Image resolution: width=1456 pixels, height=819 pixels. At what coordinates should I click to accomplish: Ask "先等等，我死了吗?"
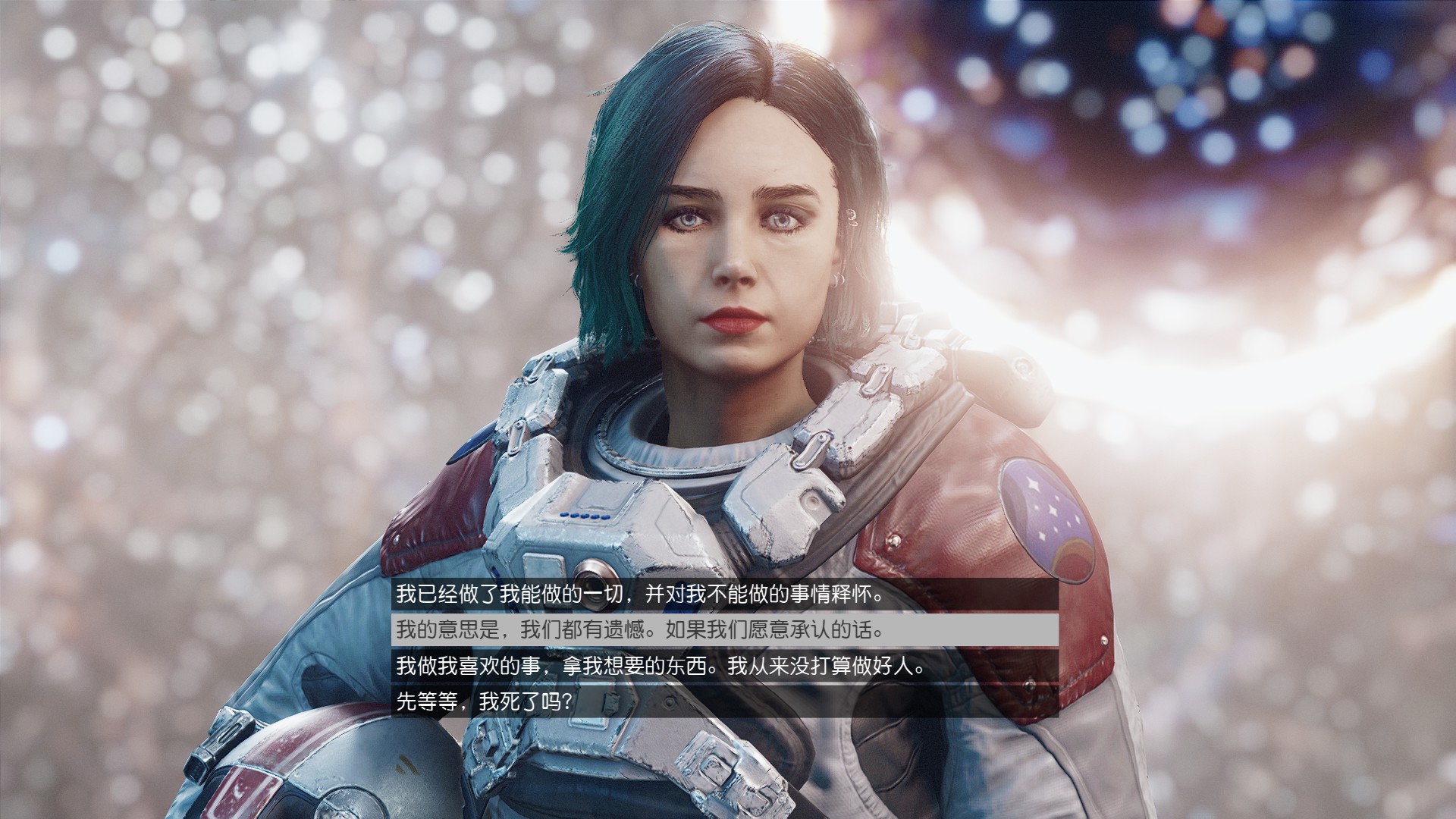click(x=485, y=702)
